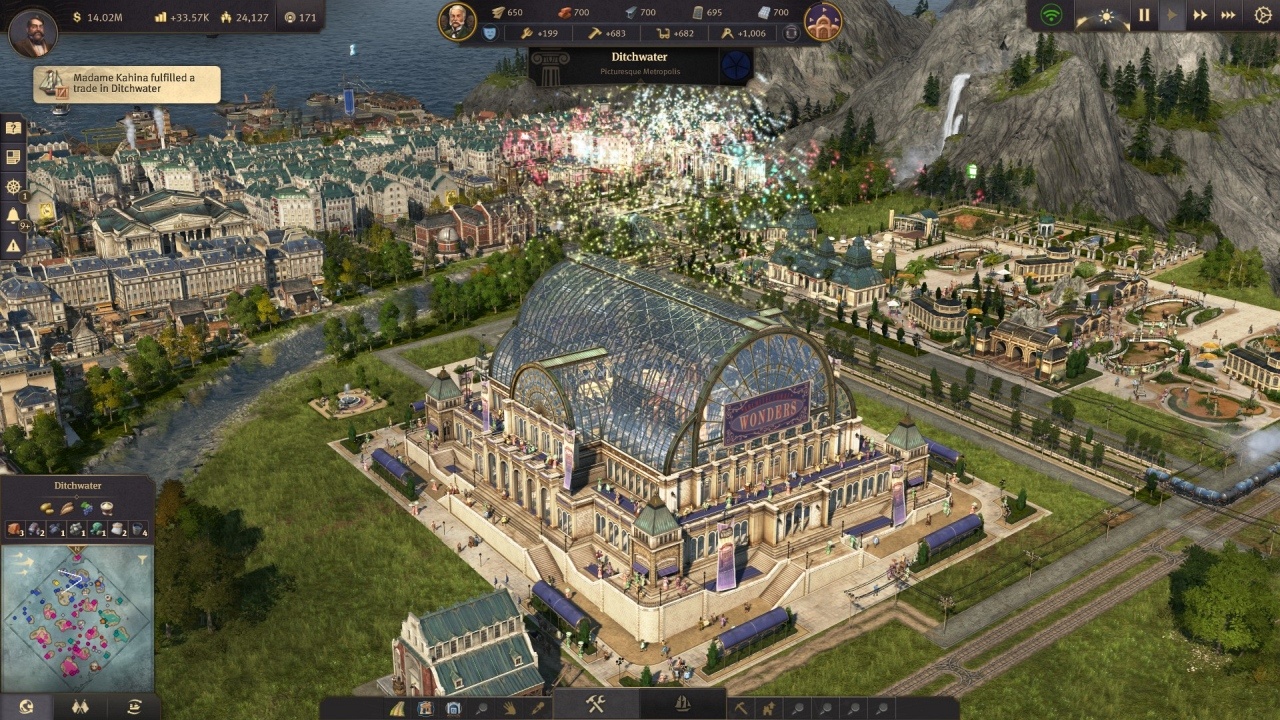Open the newspaper button
Image resolution: width=1280 pixels, height=720 pixels.
click(13, 157)
